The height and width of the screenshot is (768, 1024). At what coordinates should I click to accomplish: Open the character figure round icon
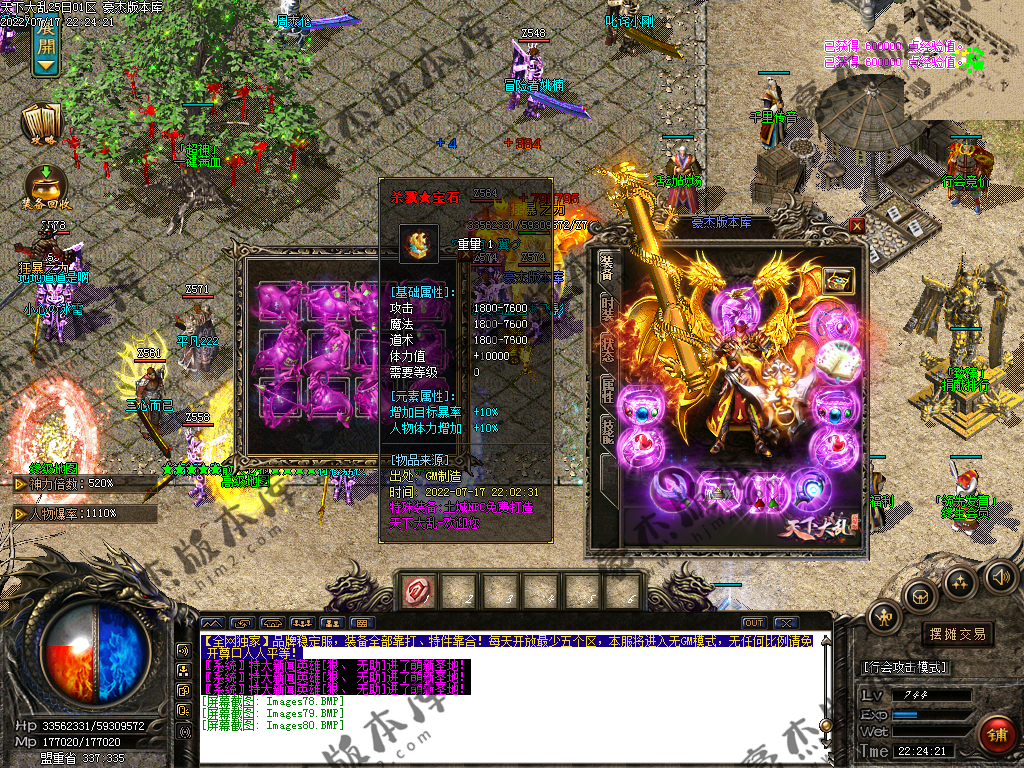(884, 617)
